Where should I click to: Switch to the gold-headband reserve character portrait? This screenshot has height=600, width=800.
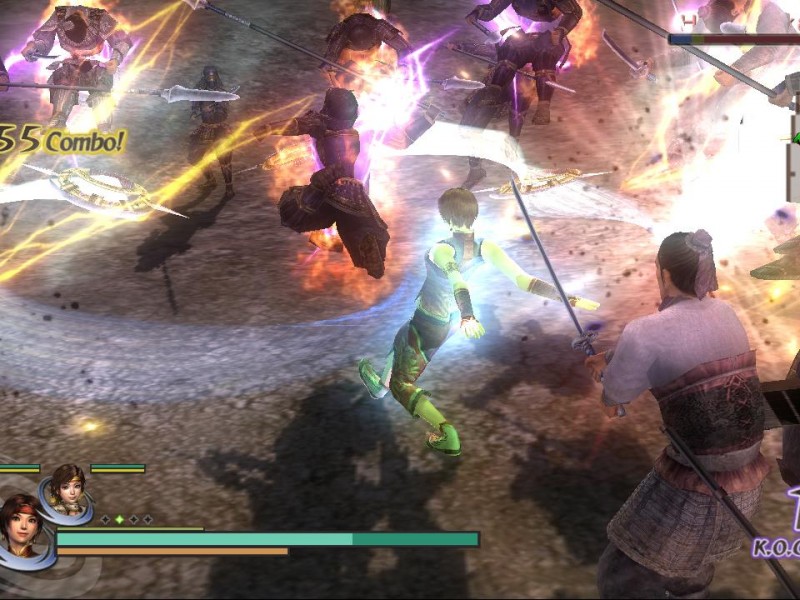coord(66,489)
